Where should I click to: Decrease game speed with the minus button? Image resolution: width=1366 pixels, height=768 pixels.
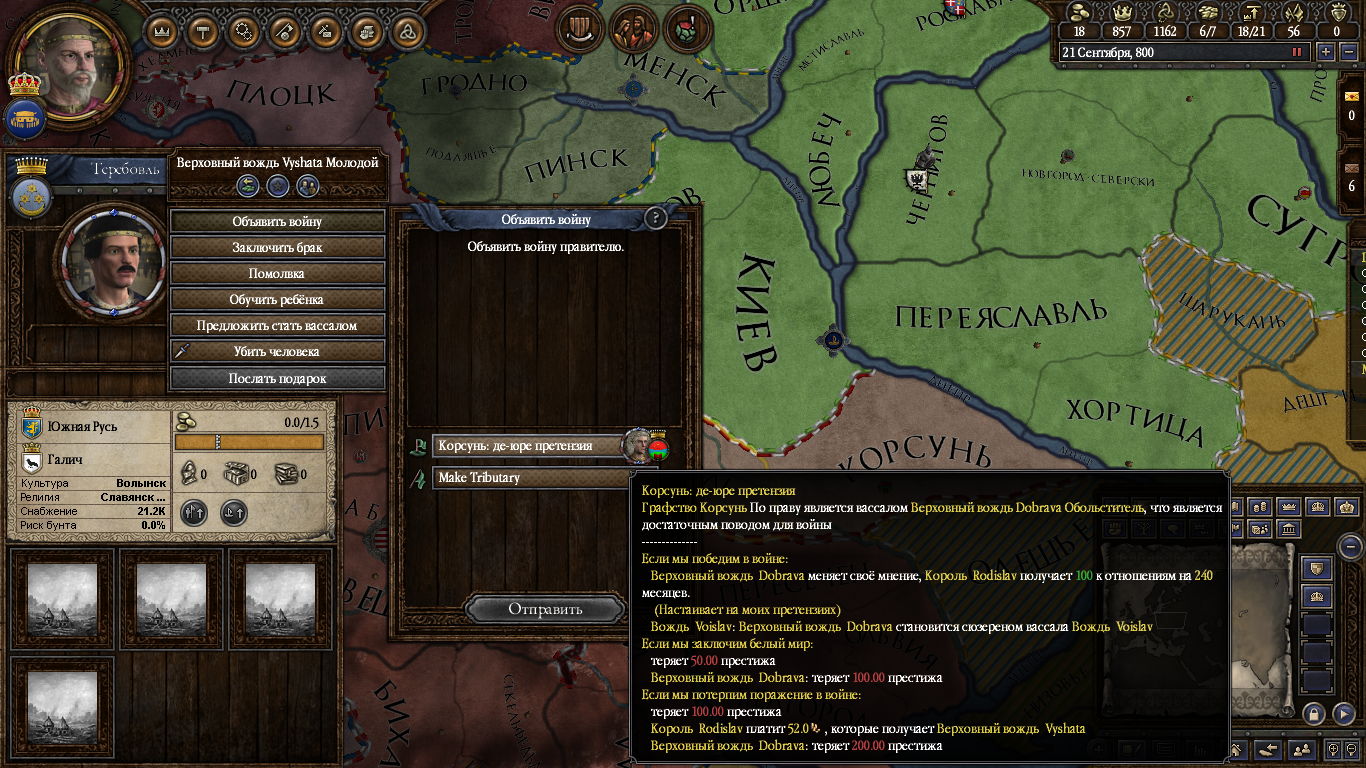(1347, 52)
